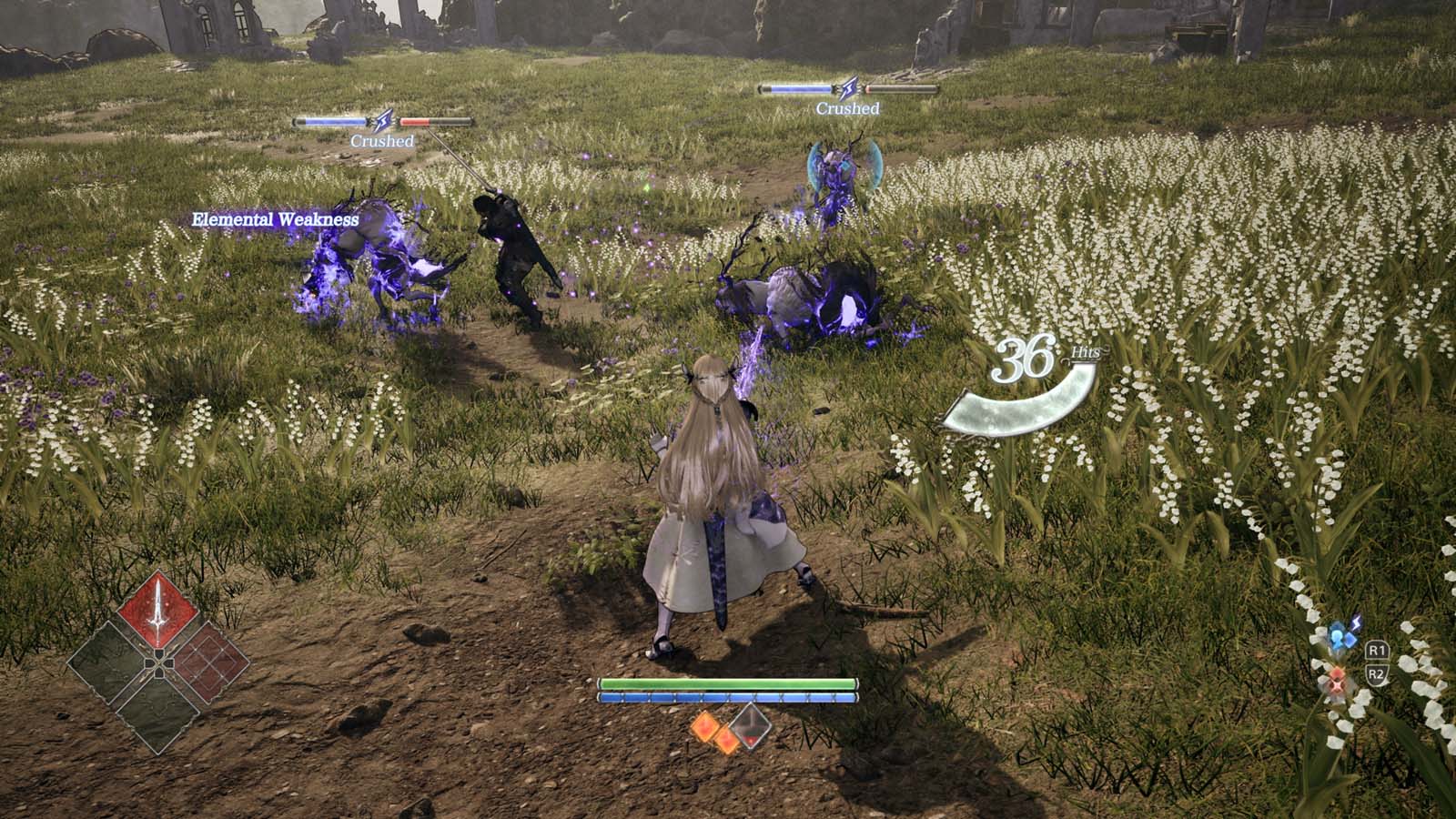The image size is (1456, 819).
Task: Click the upper-left orange soul charge diamond
Action: click(705, 726)
